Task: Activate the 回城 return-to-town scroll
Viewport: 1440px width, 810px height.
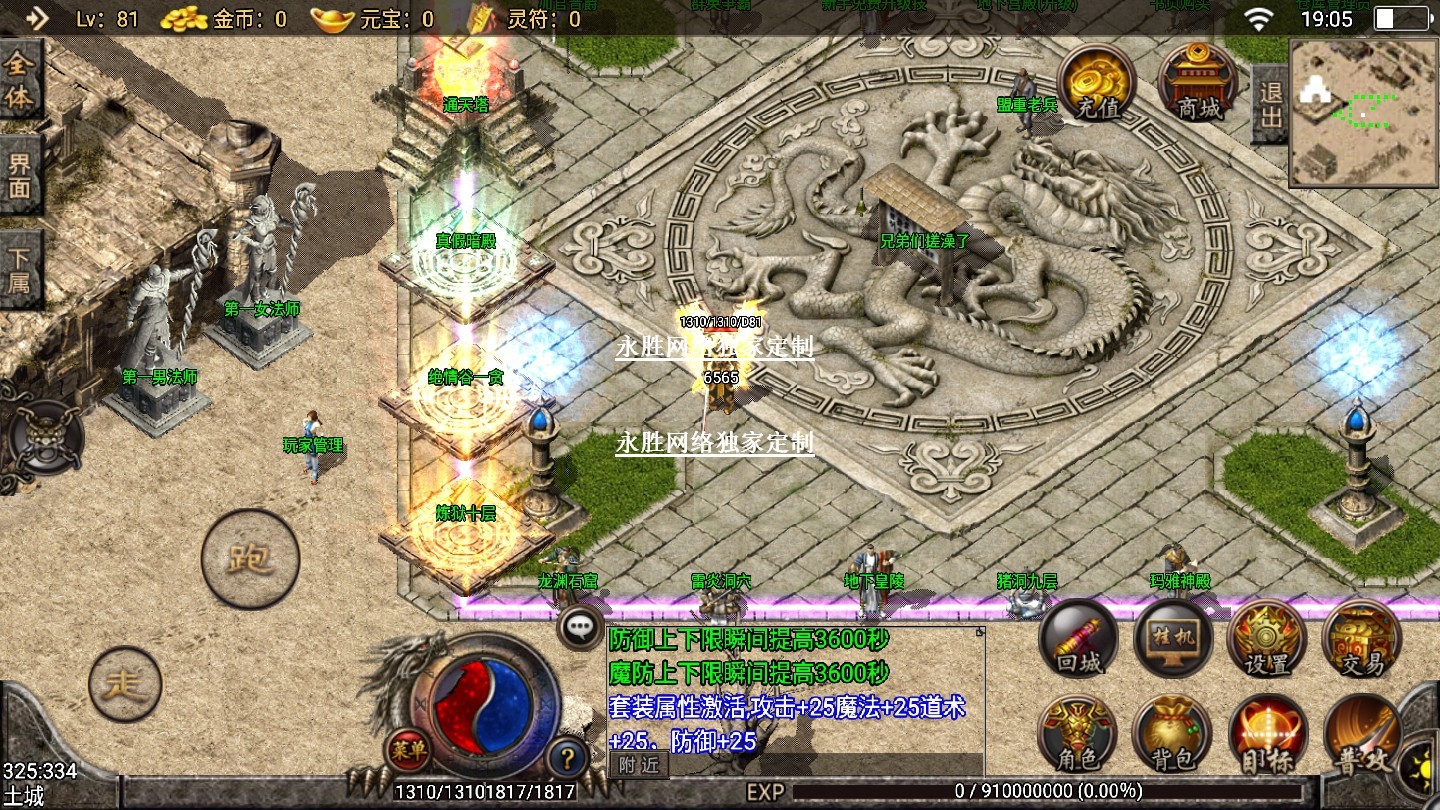Action: click(1078, 640)
